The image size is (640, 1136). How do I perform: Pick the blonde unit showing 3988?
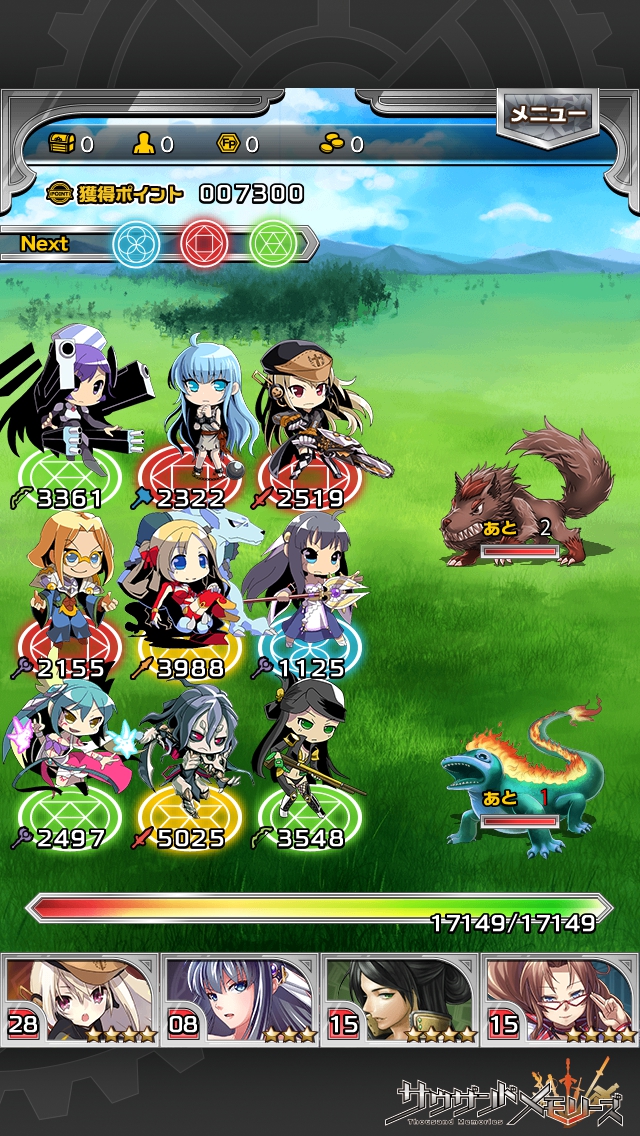186,595
